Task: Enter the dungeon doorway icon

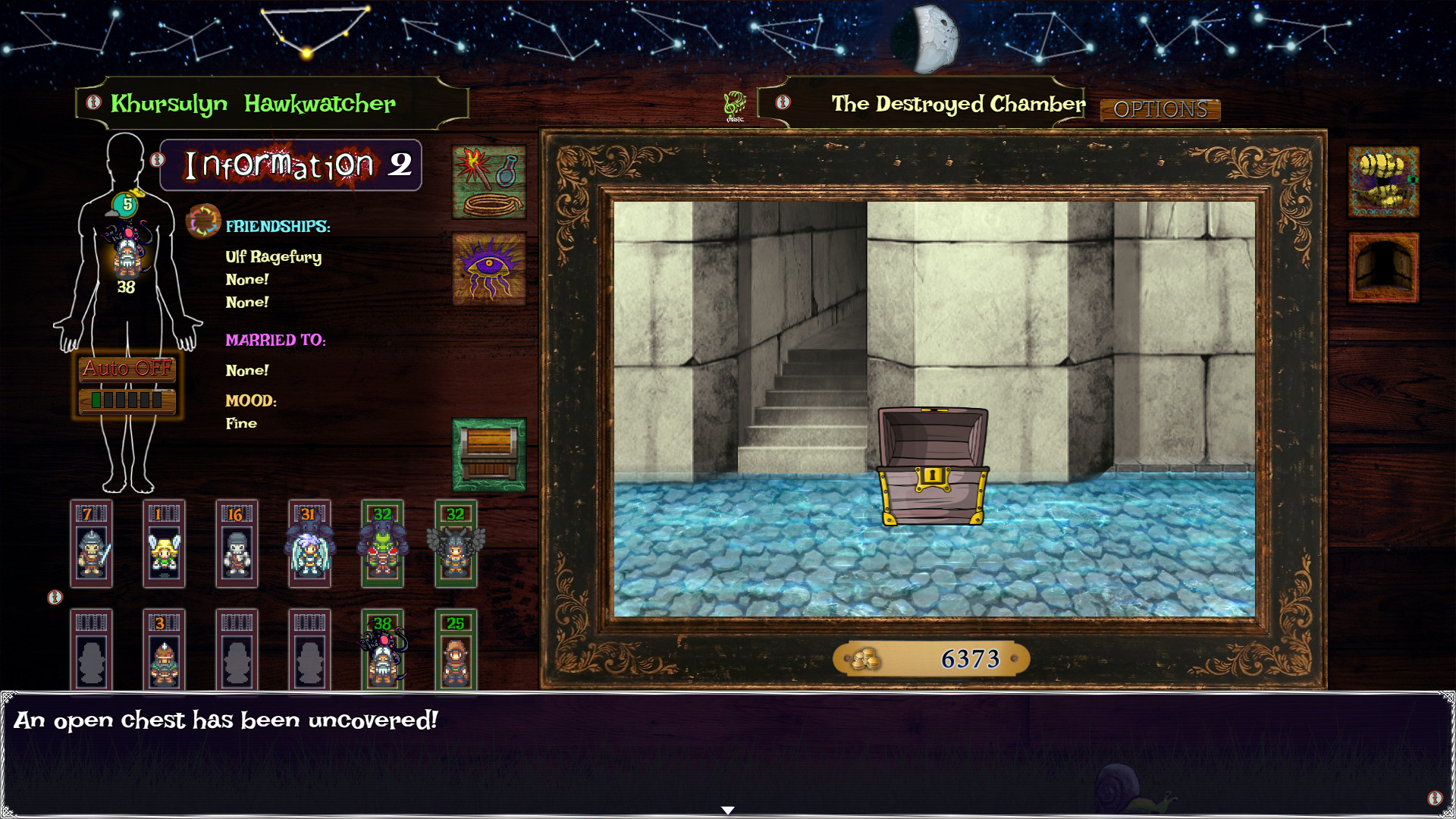Action: pos(1382,265)
